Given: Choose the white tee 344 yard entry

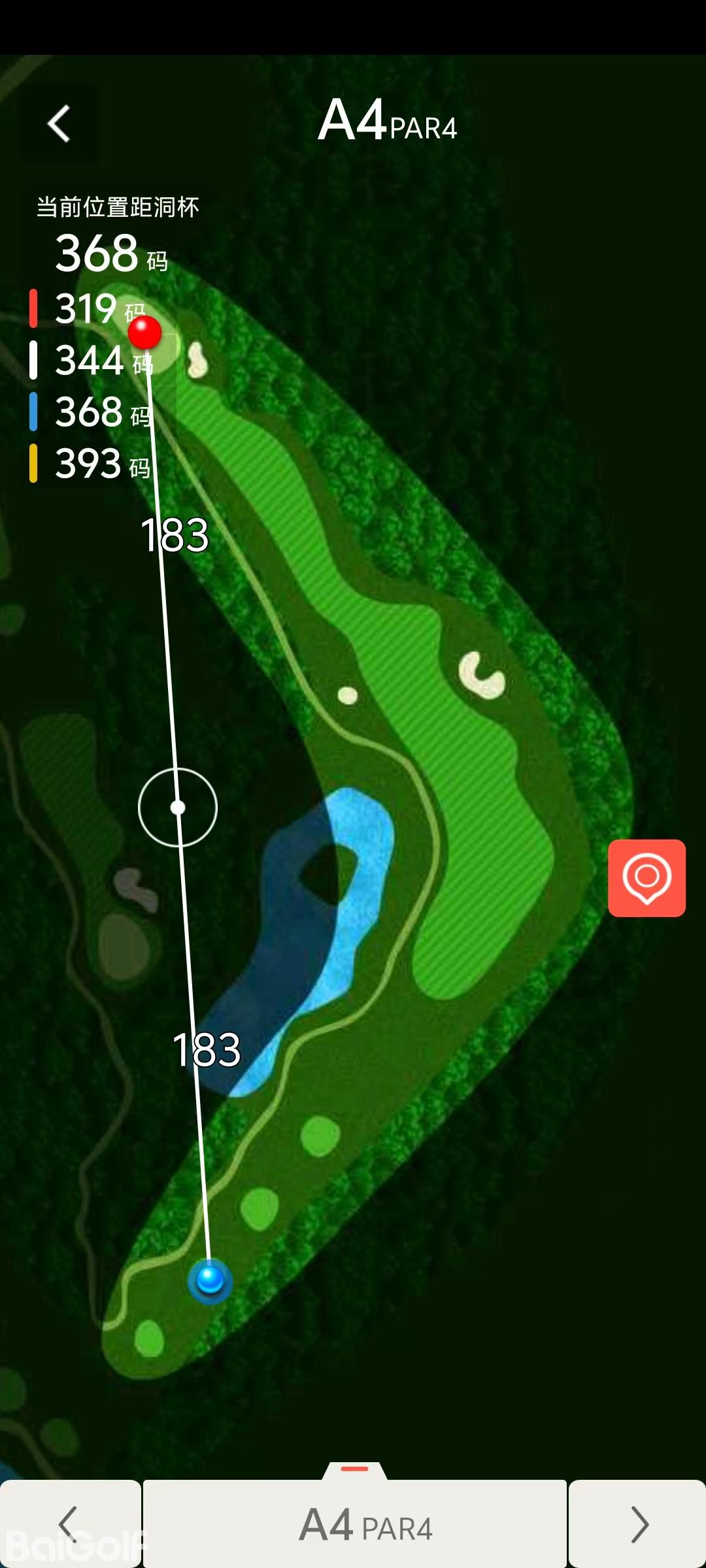Looking at the screenshot, I should point(90,360).
